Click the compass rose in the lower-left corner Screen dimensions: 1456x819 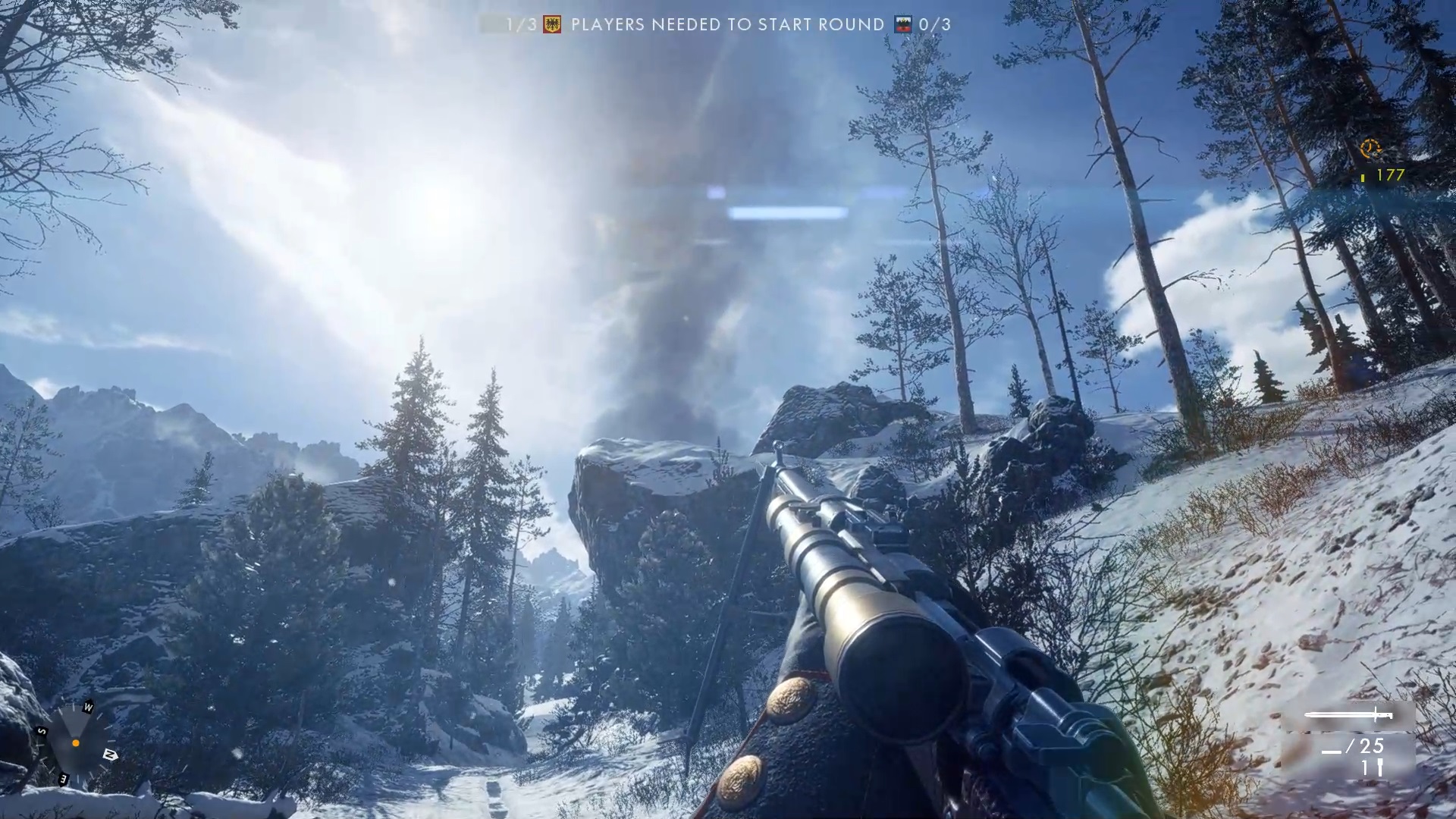click(76, 743)
